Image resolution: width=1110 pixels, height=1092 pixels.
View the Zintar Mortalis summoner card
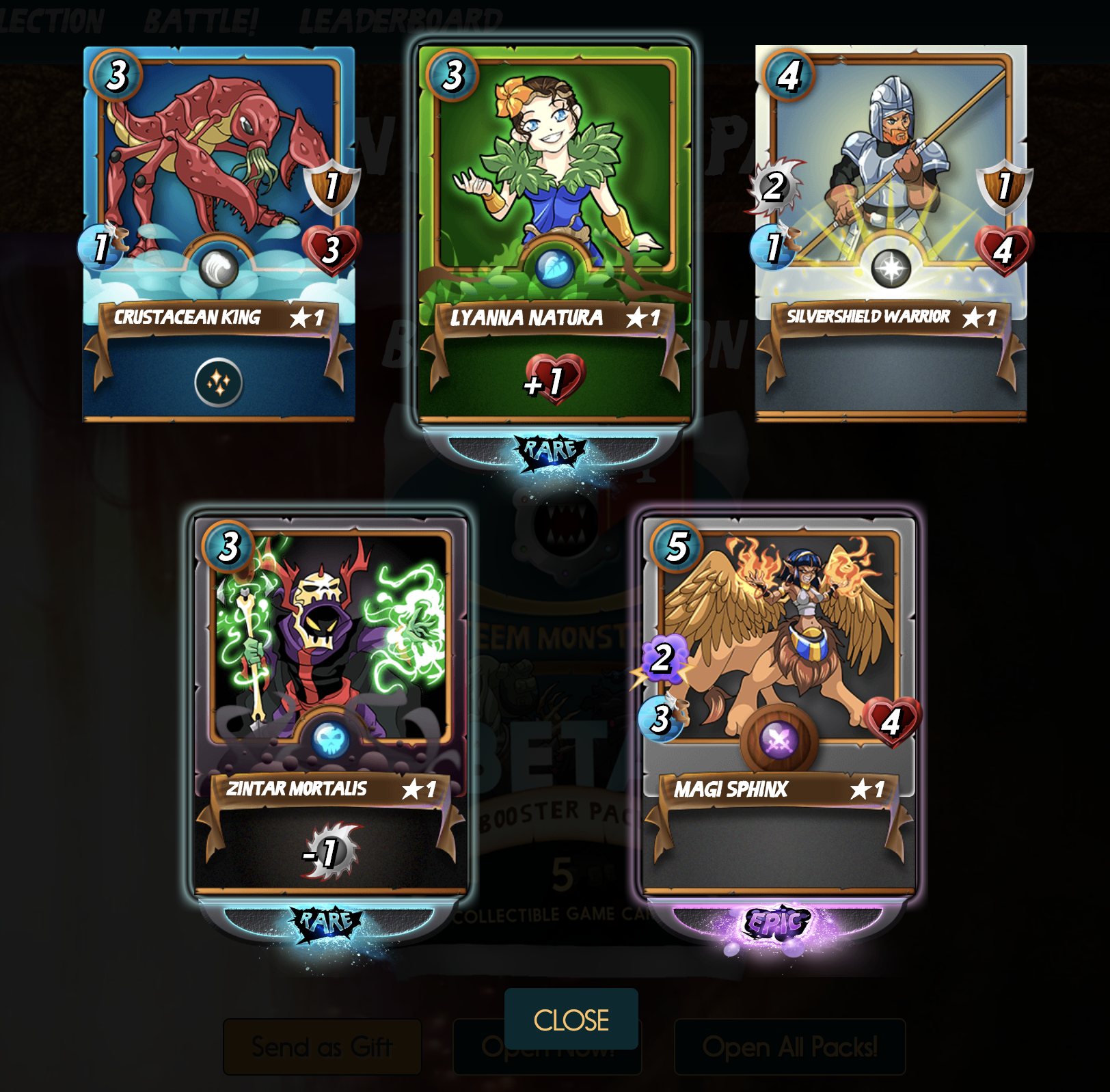pyautogui.click(x=331, y=704)
